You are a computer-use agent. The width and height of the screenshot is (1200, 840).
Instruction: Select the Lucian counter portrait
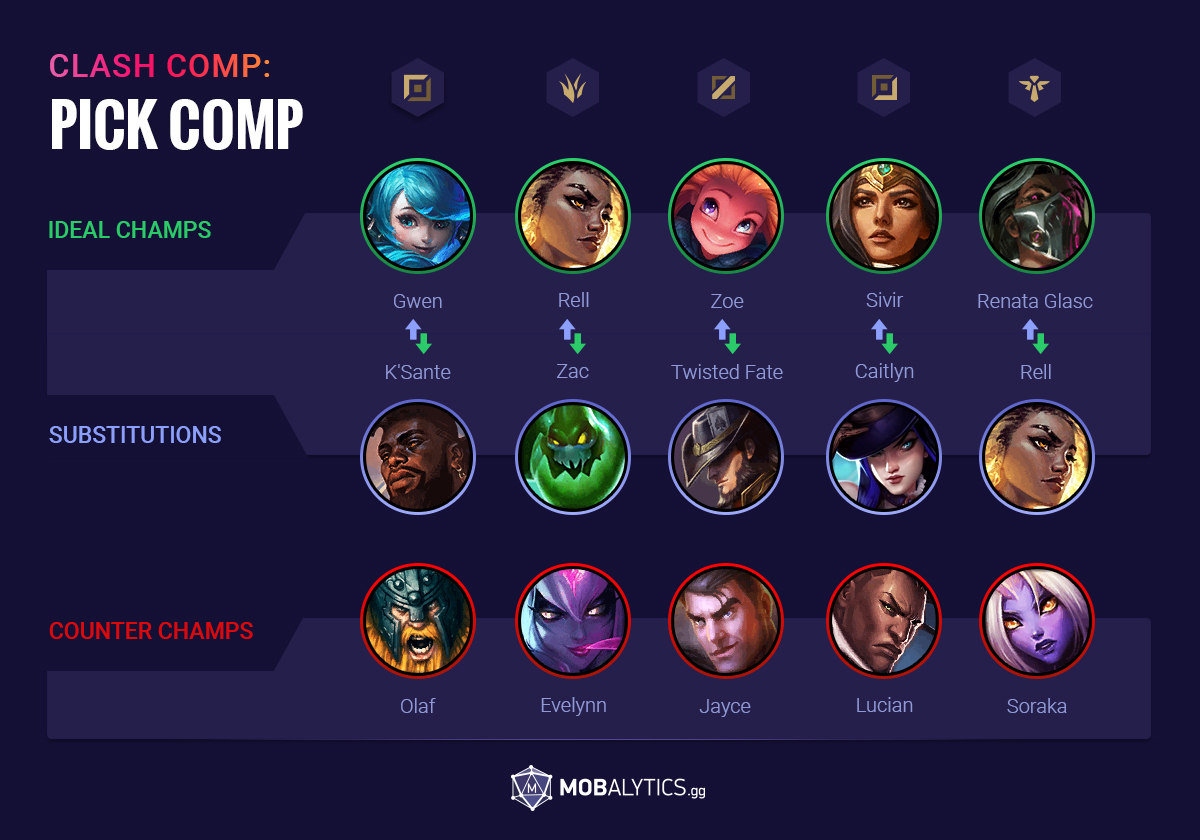pos(884,622)
